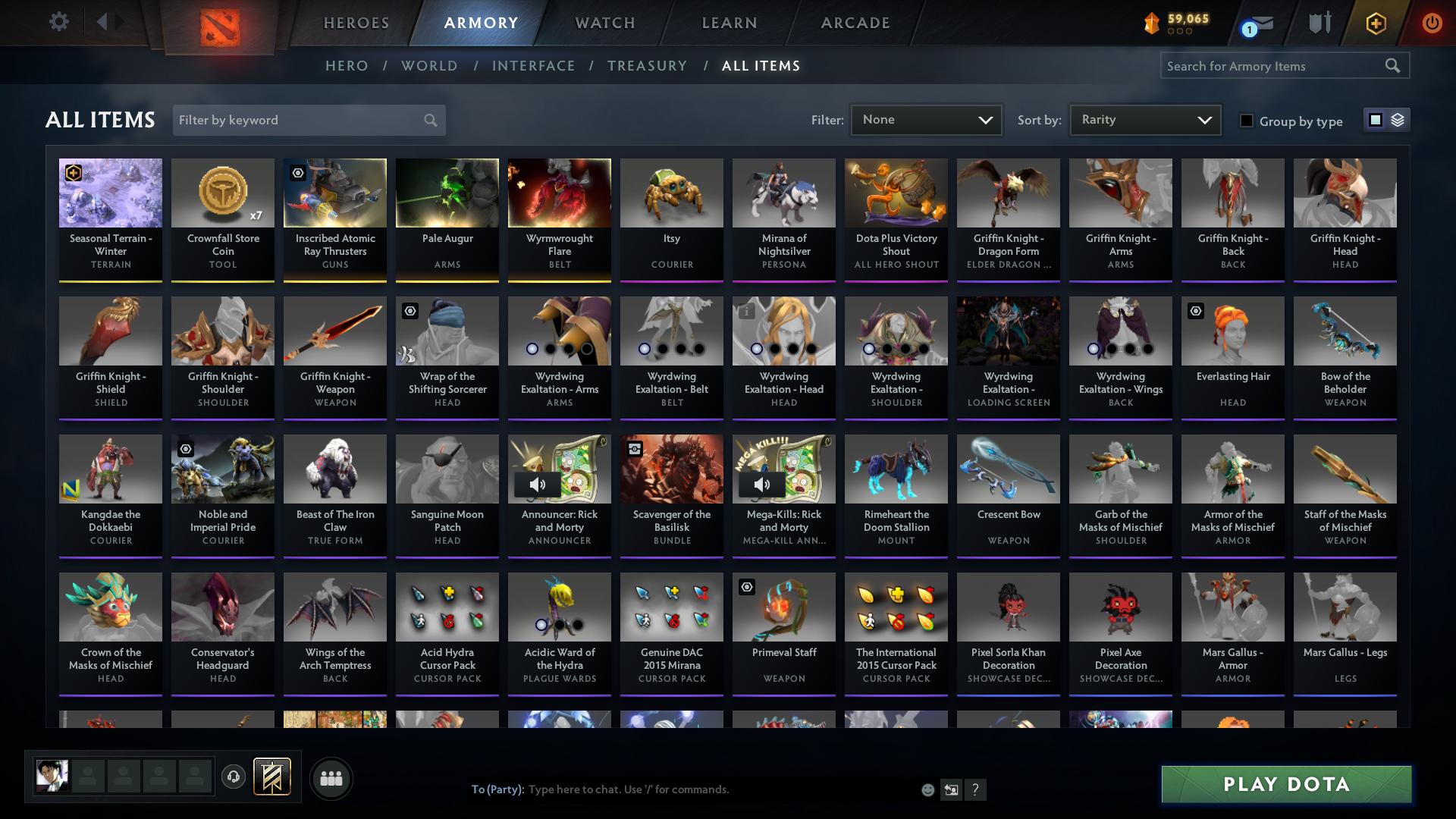This screenshot has height=819, width=1456.
Task: Preview the Announcer: Rick and Morty voice
Action: click(x=538, y=484)
